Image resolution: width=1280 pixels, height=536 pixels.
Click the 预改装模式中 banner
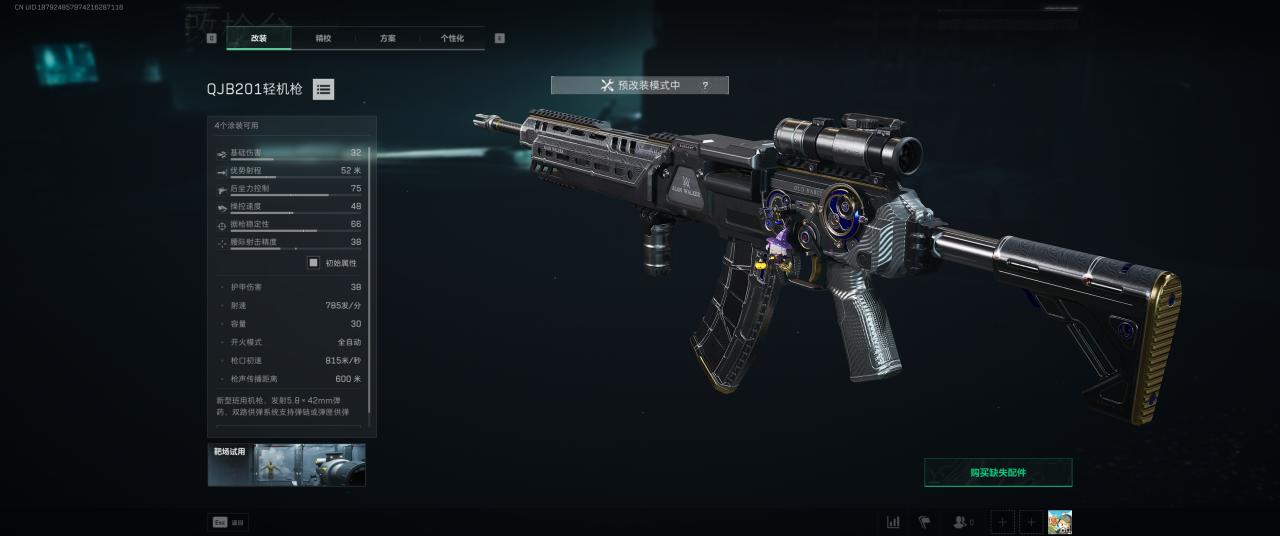[x=639, y=86]
